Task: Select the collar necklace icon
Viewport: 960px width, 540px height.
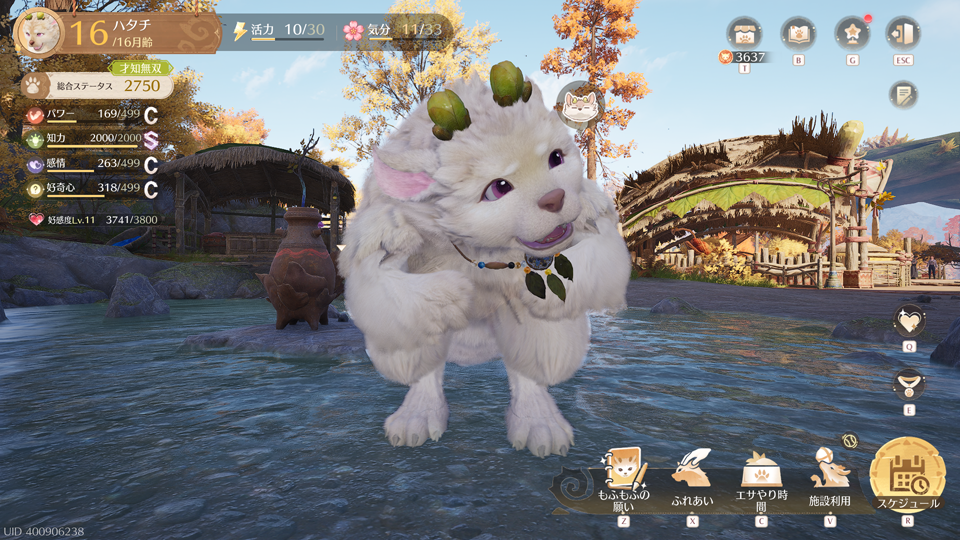Action: tap(909, 384)
